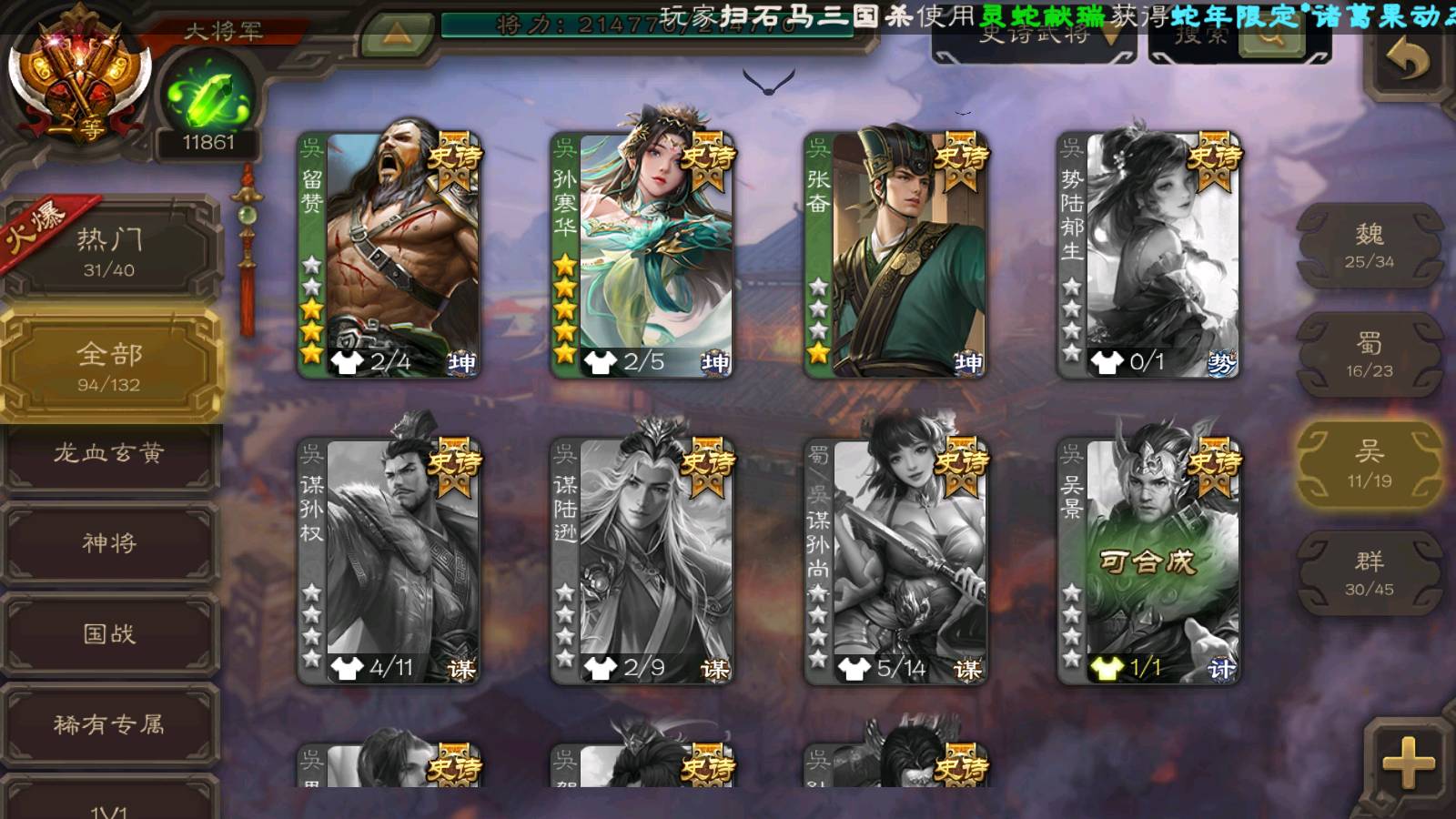Select the 吴 faction filter

pos(1370,464)
